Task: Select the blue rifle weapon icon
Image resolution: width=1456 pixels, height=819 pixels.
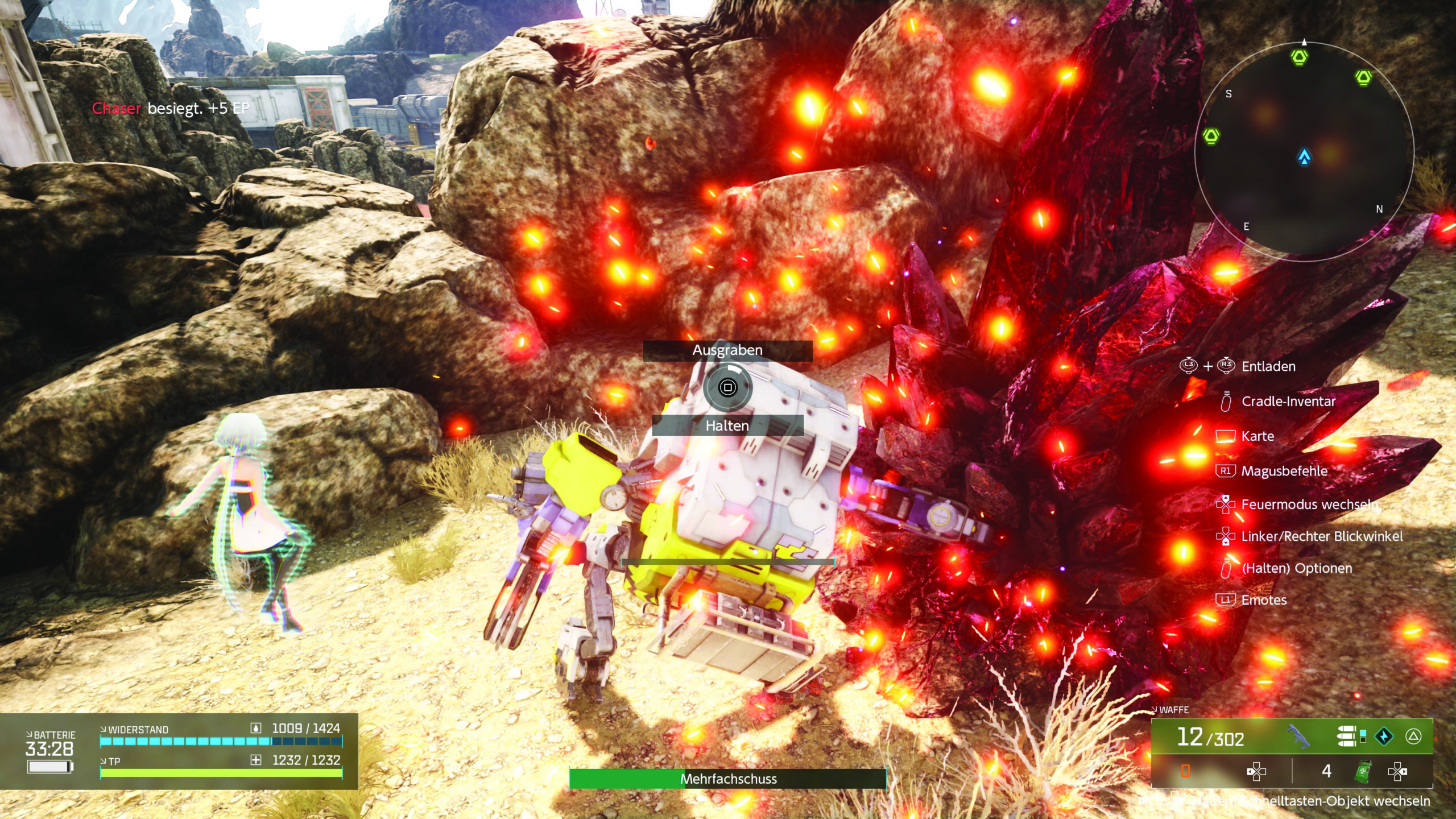Action: pyautogui.click(x=1298, y=737)
